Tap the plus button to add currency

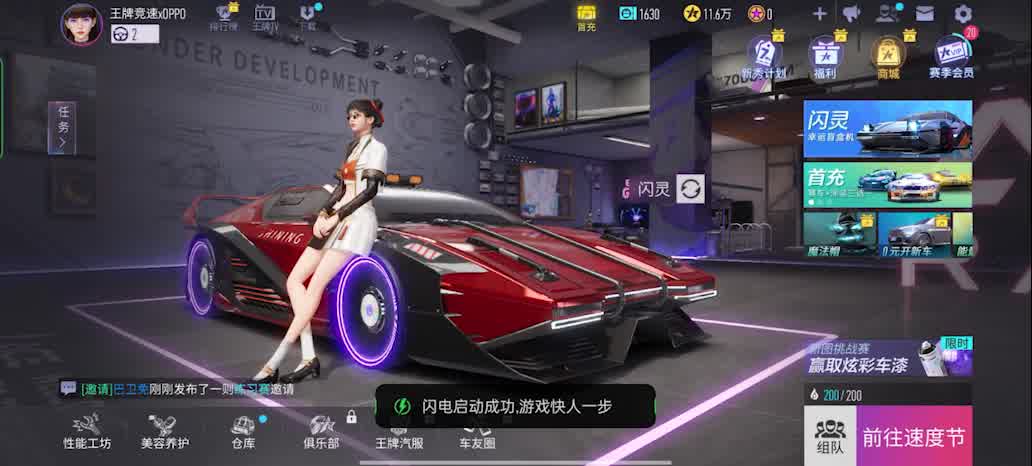coord(819,14)
